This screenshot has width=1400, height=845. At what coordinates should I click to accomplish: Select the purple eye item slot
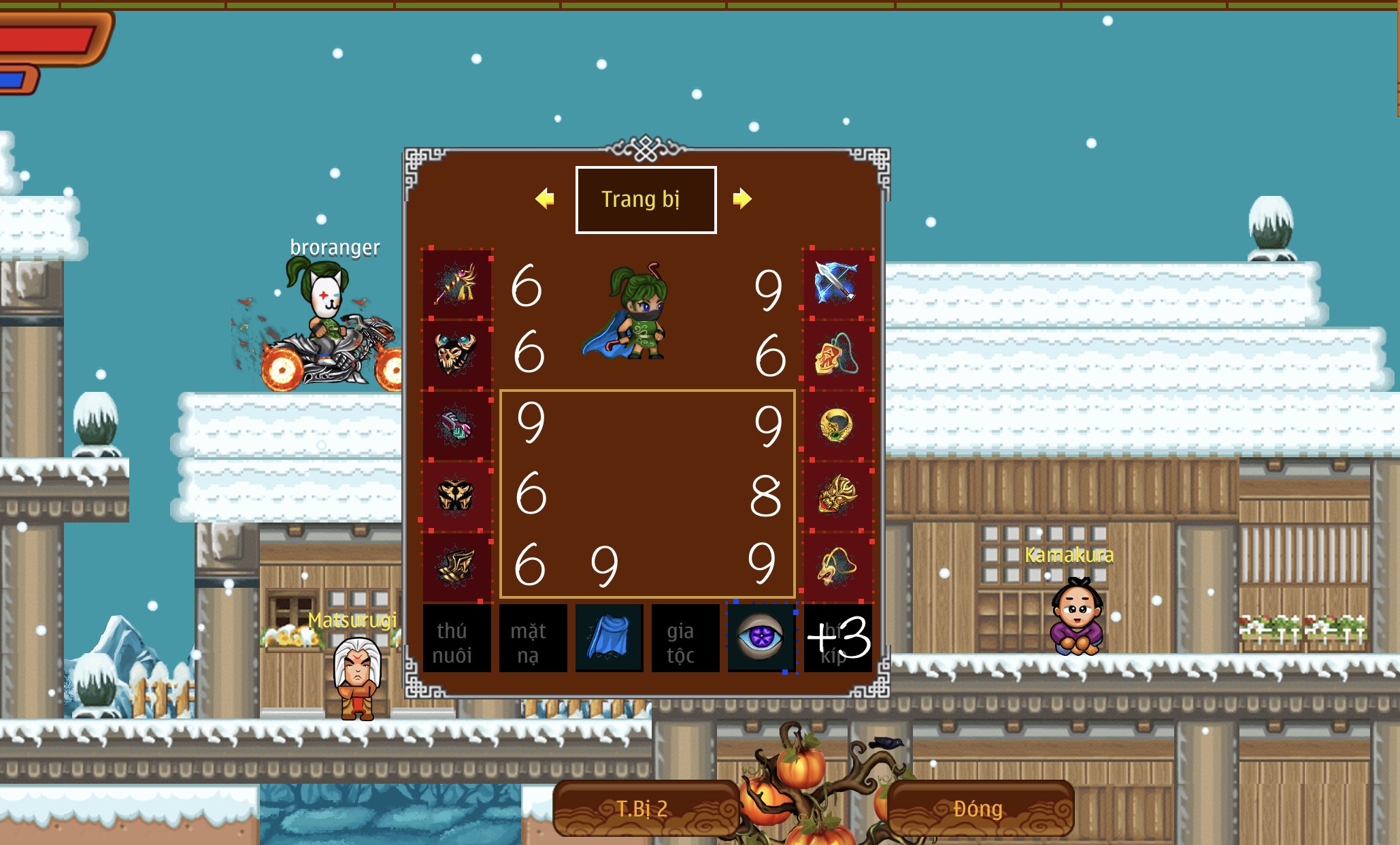(x=761, y=638)
